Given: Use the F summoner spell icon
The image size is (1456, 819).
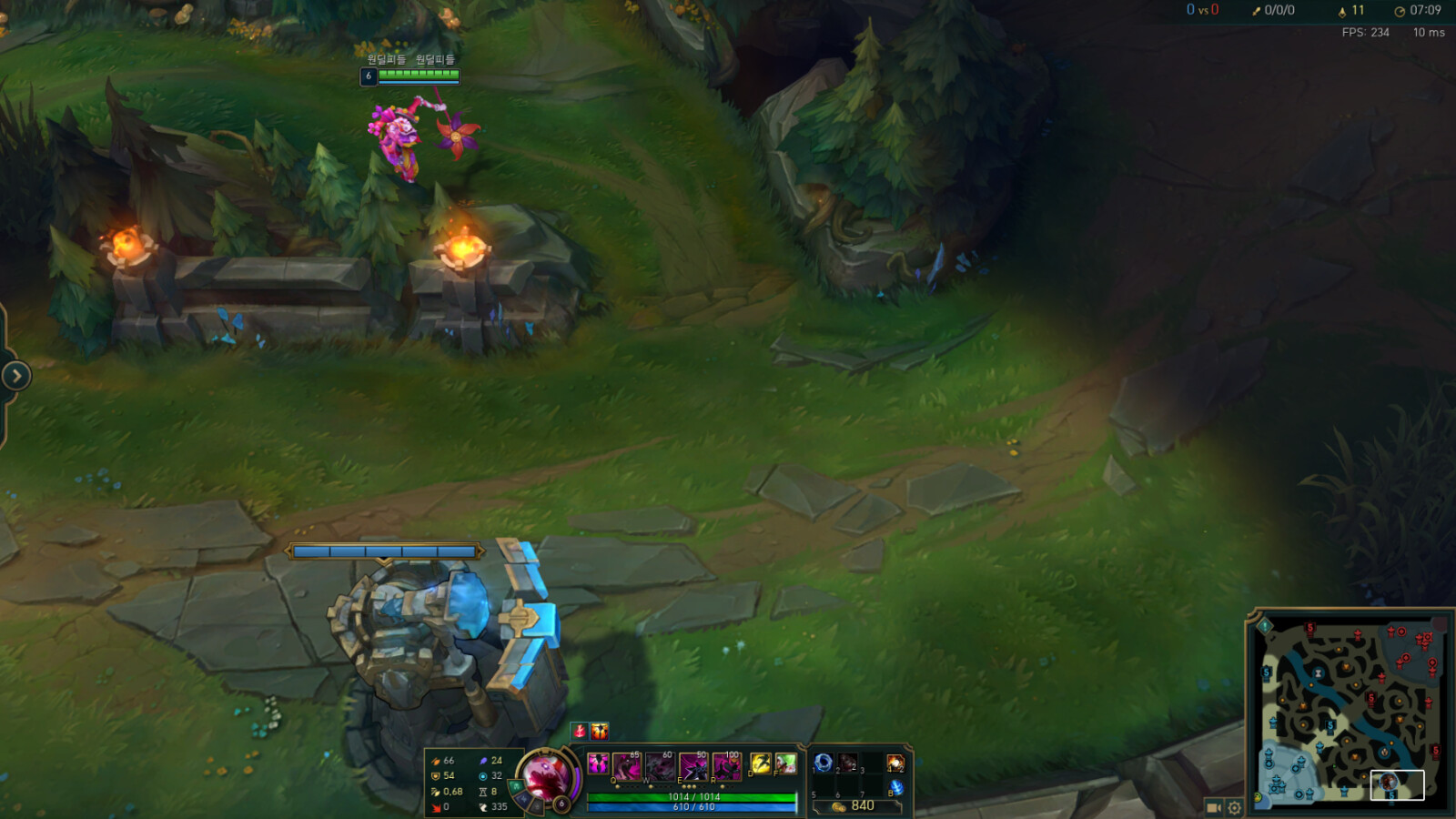Looking at the screenshot, I should 785,763.
